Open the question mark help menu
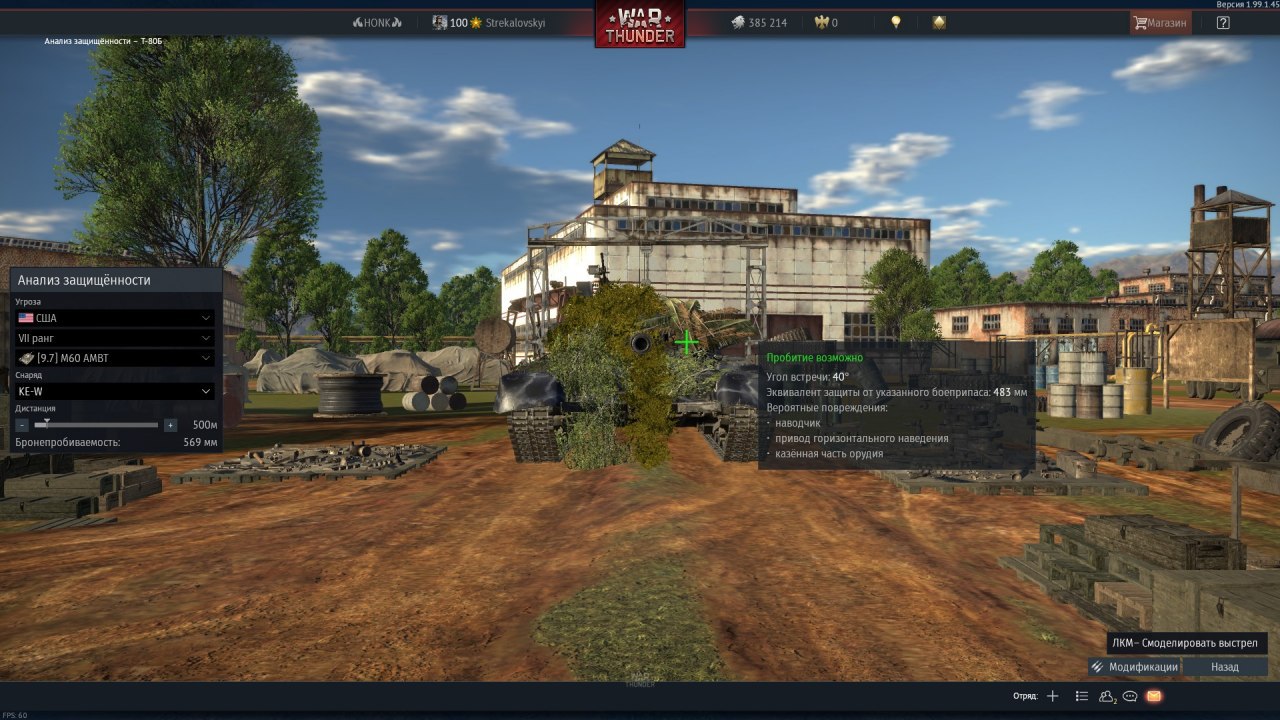This screenshot has height=720, width=1280. click(1223, 22)
